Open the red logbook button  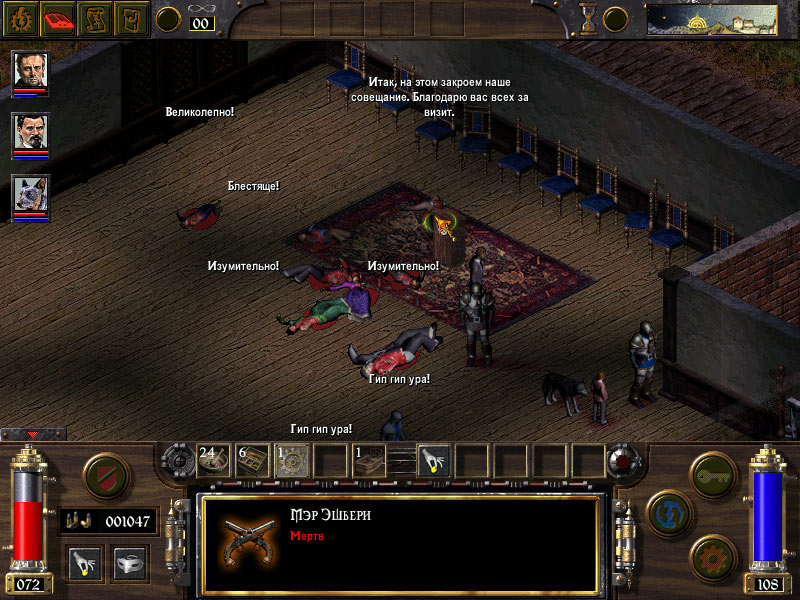[58, 17]
